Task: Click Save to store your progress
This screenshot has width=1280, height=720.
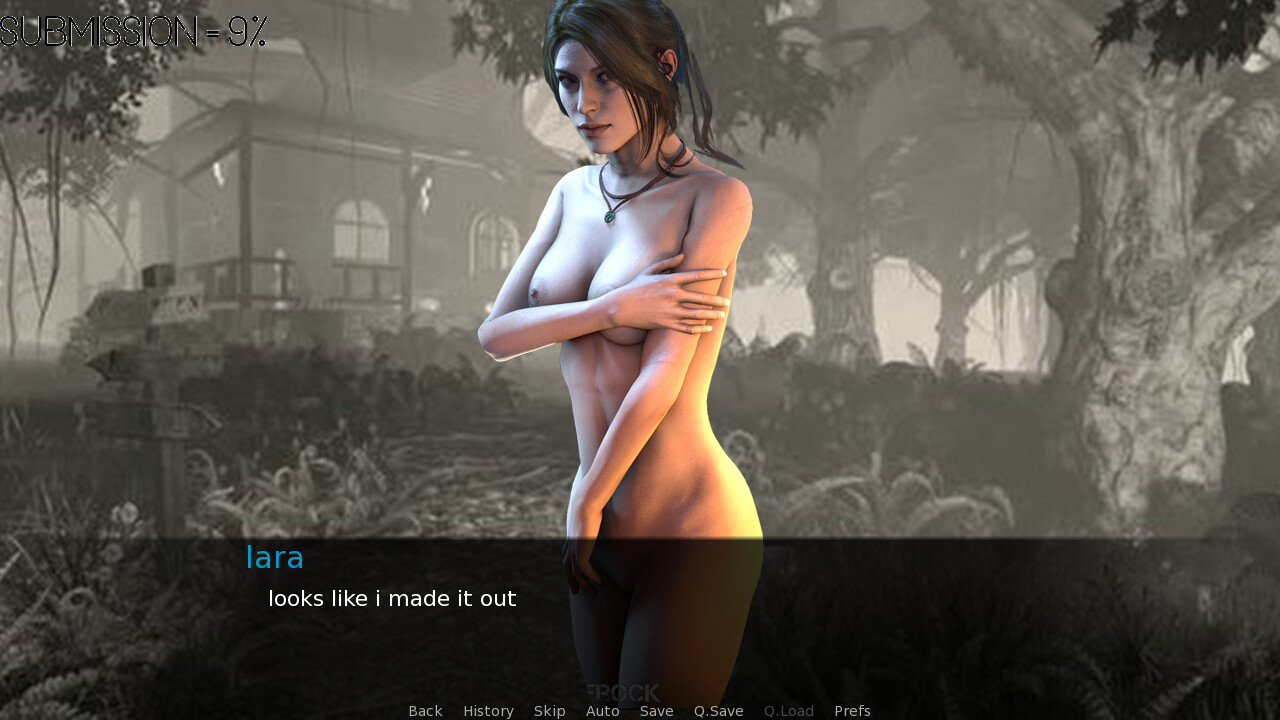Action: (656, 710)
